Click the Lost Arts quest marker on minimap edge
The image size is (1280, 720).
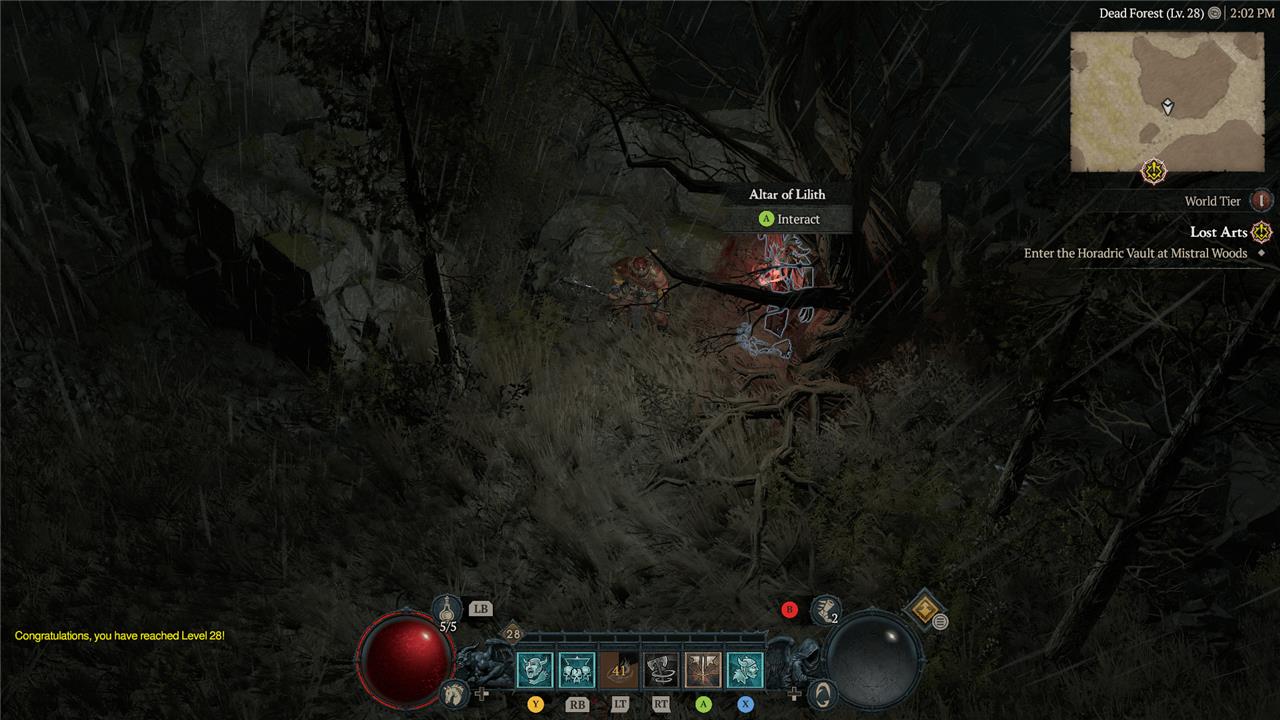tap(1154, 171)
